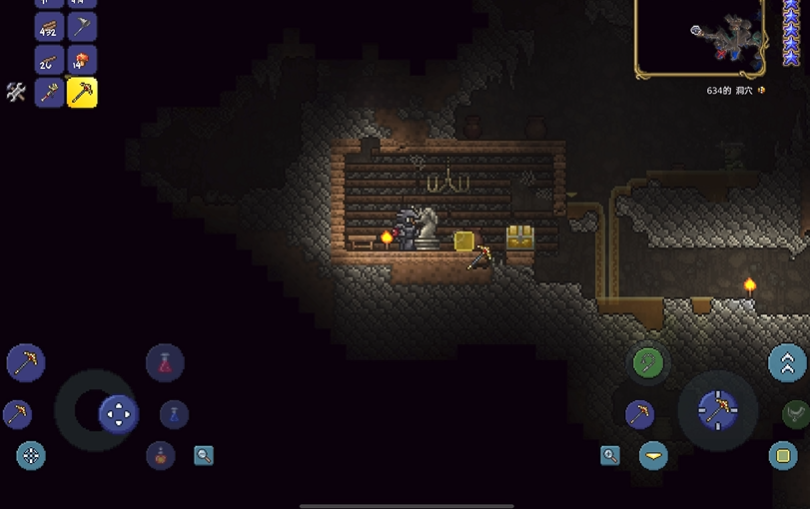Screen dimensions: 810x509
Task: Select the highlighted pickaxe hotbar slot
Action: pos(81,93)
